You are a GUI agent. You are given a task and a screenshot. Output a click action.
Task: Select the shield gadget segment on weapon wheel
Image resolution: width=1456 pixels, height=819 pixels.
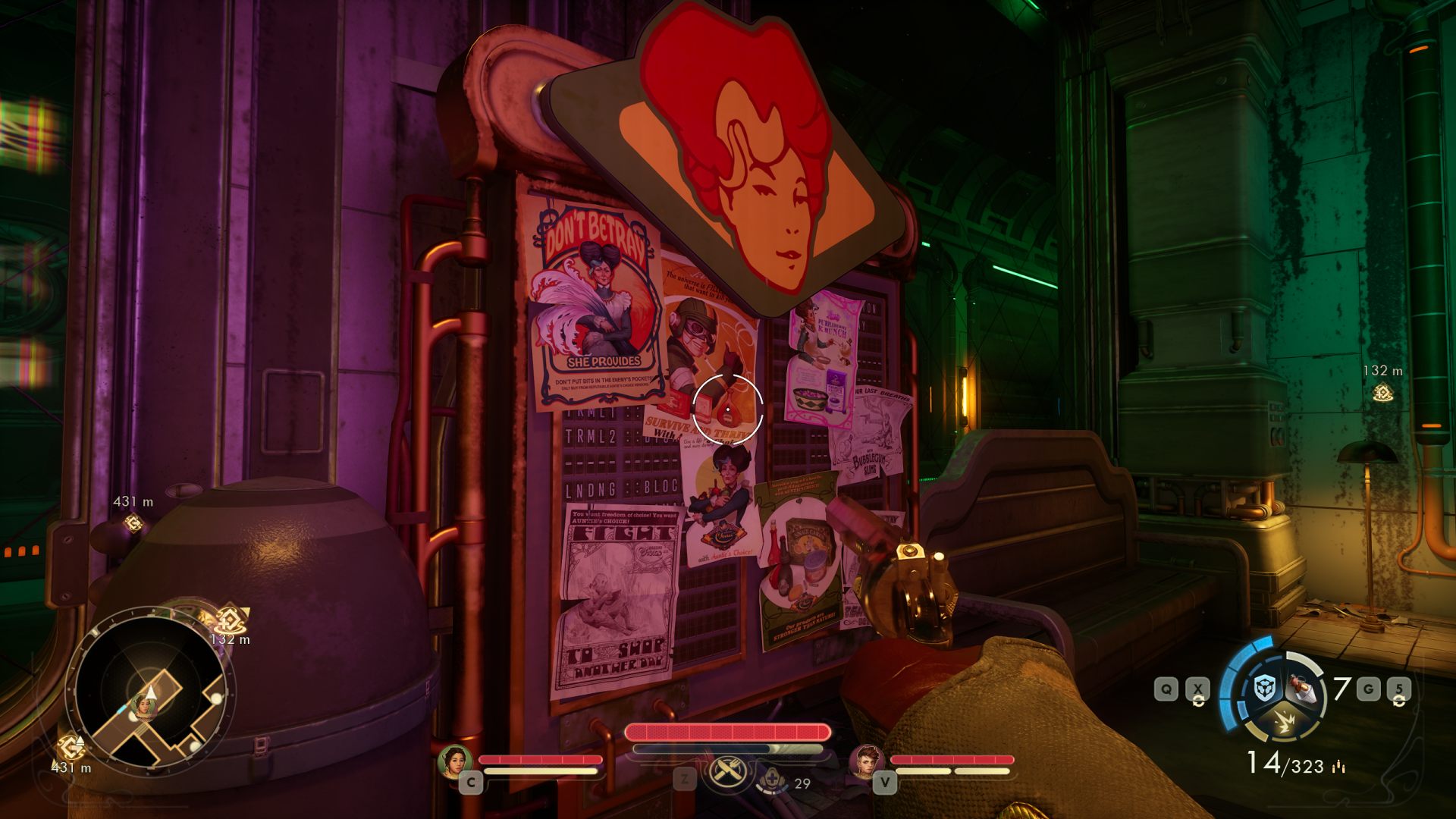1264,686
